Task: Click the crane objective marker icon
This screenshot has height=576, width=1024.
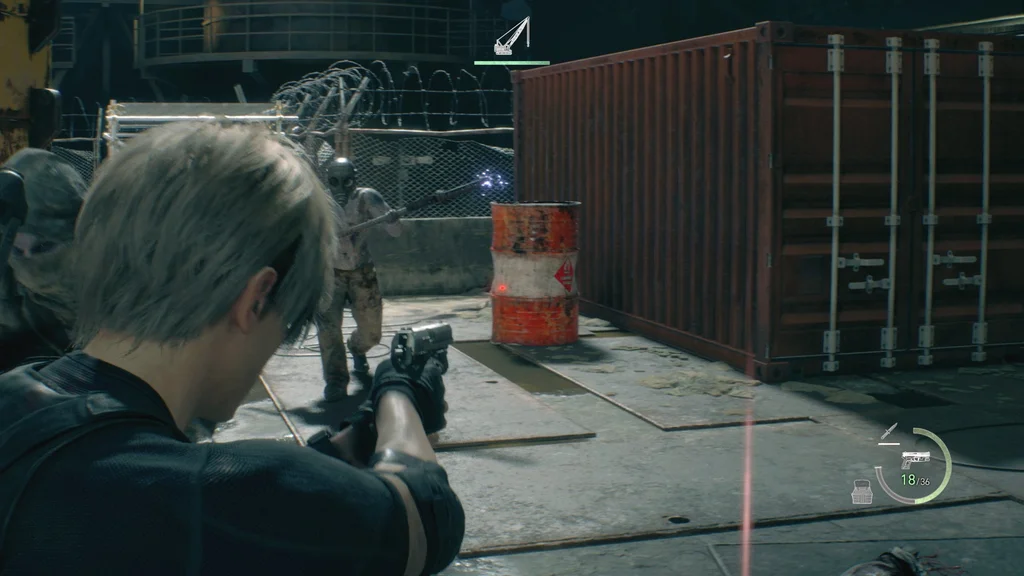Action: [511, 38]
